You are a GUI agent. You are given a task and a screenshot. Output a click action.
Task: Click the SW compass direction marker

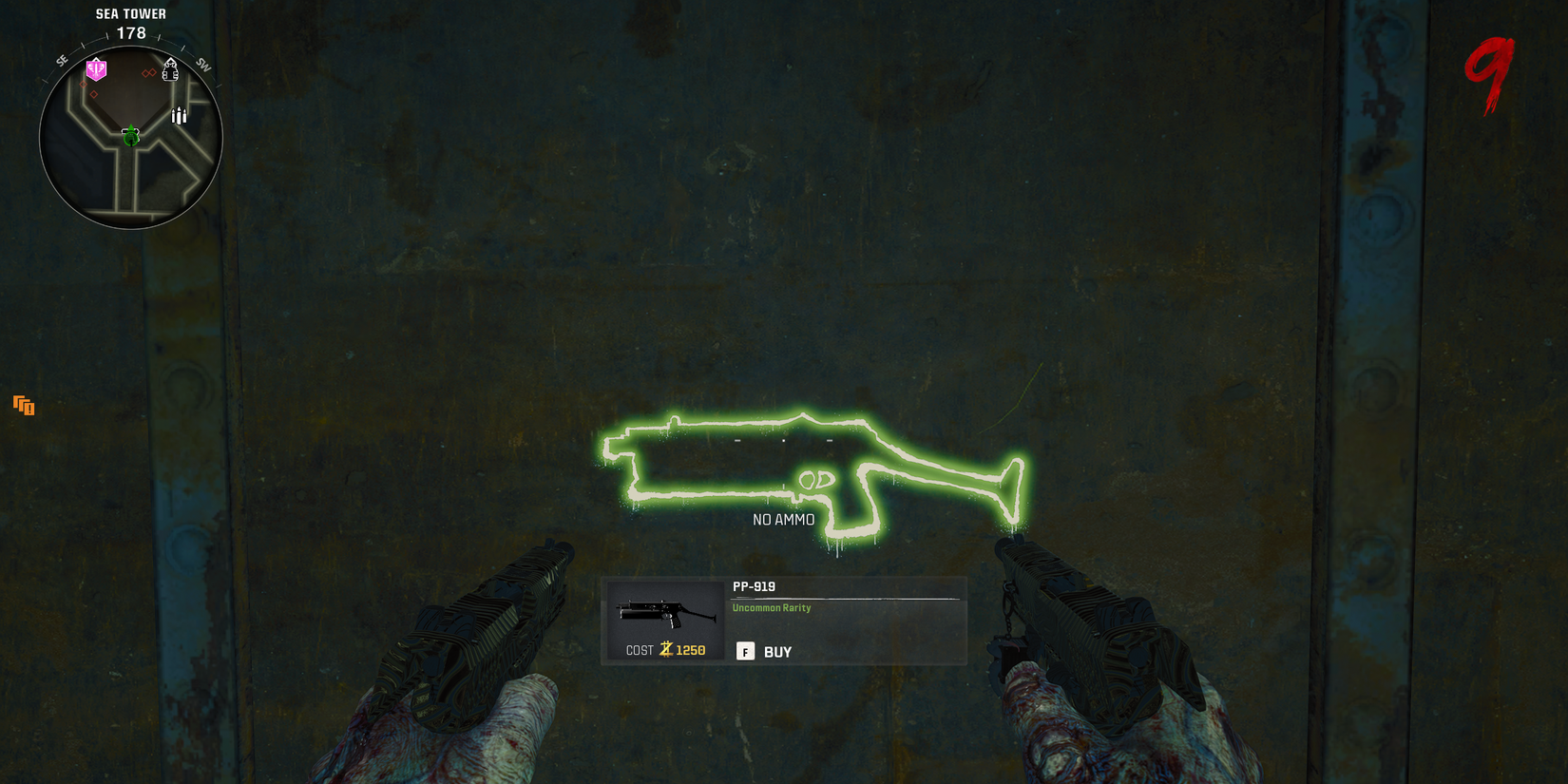[201, 65]
